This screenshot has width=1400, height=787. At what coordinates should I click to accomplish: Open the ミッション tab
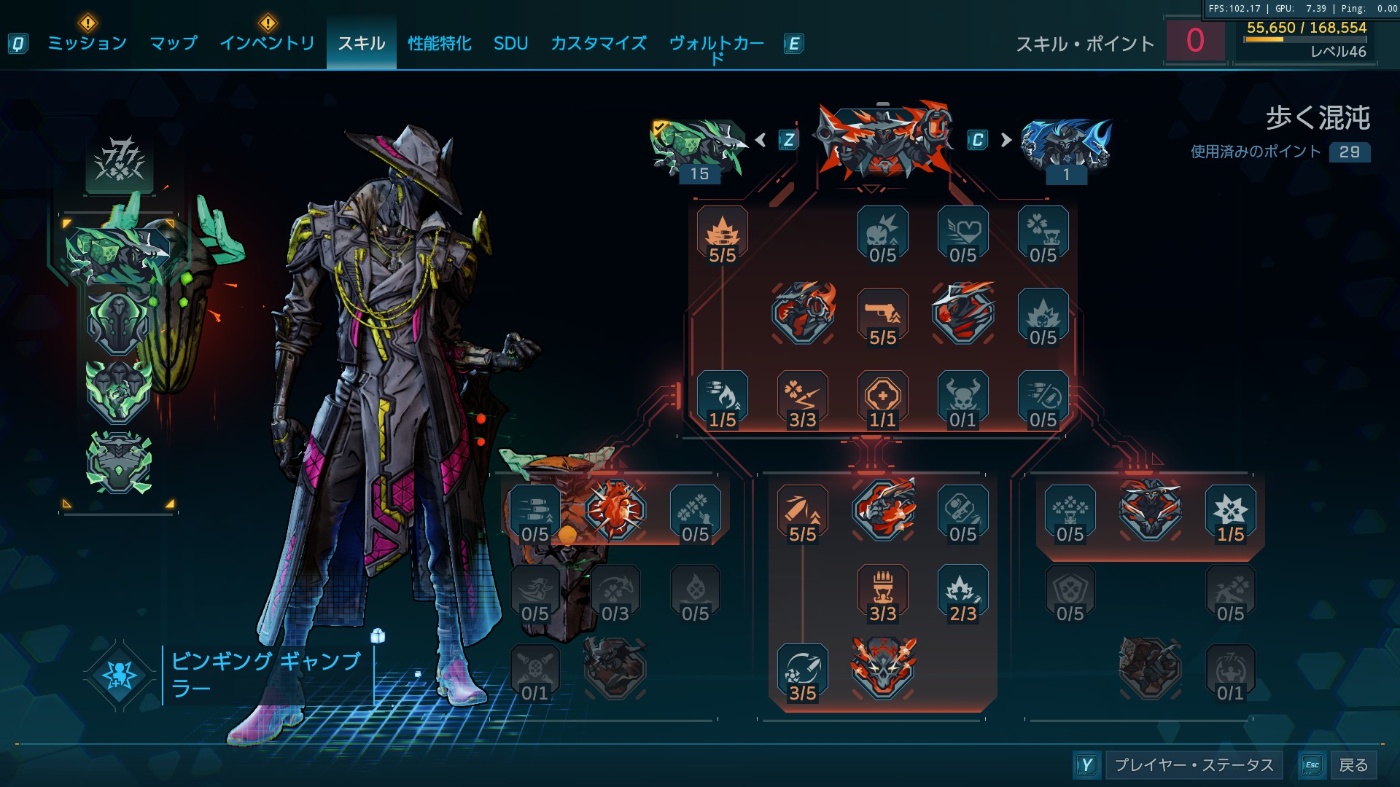tap(87, 43)
